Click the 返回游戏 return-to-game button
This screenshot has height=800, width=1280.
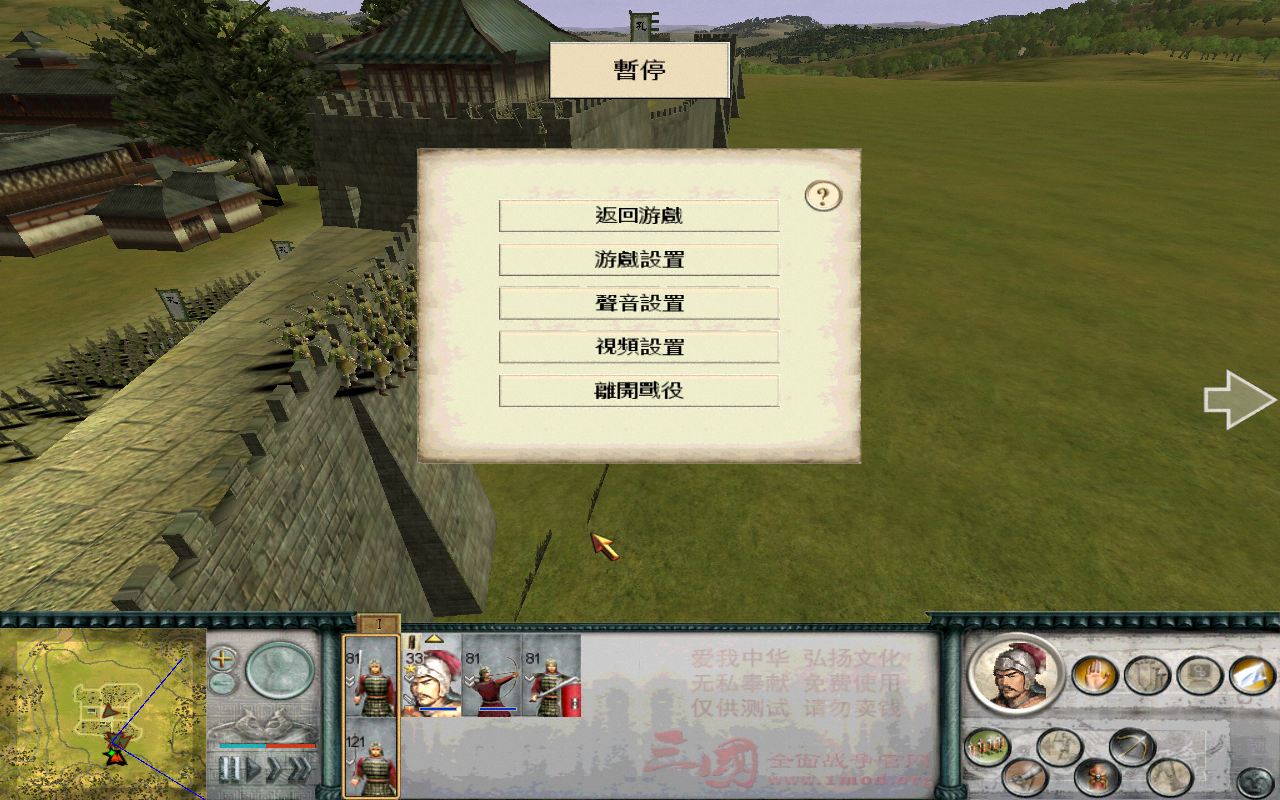pos(638,214)
